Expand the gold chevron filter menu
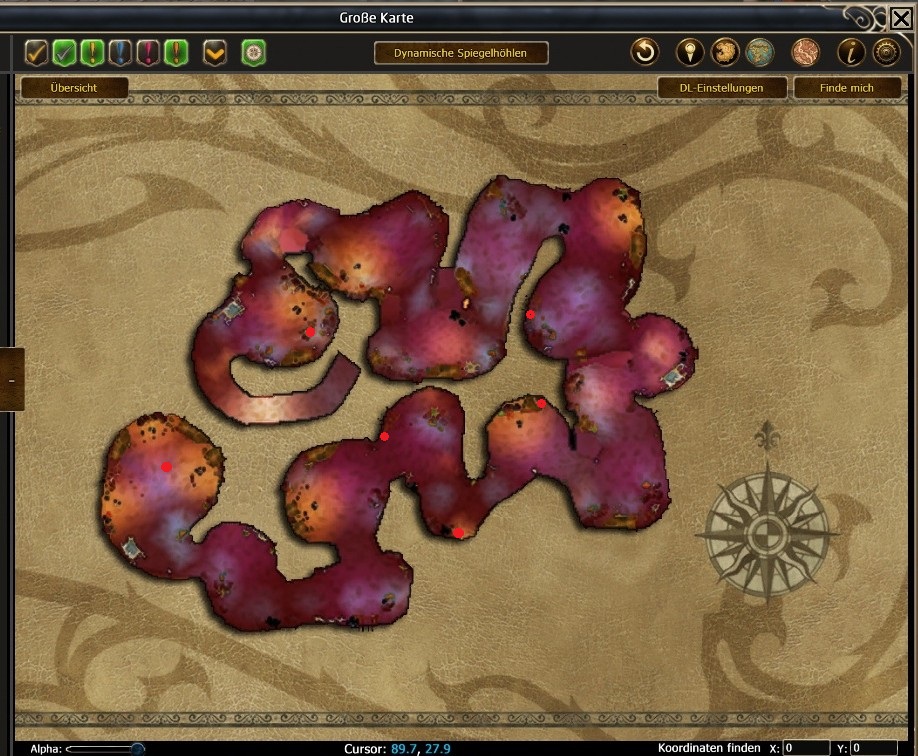The image size is (918, 756). 215,52
